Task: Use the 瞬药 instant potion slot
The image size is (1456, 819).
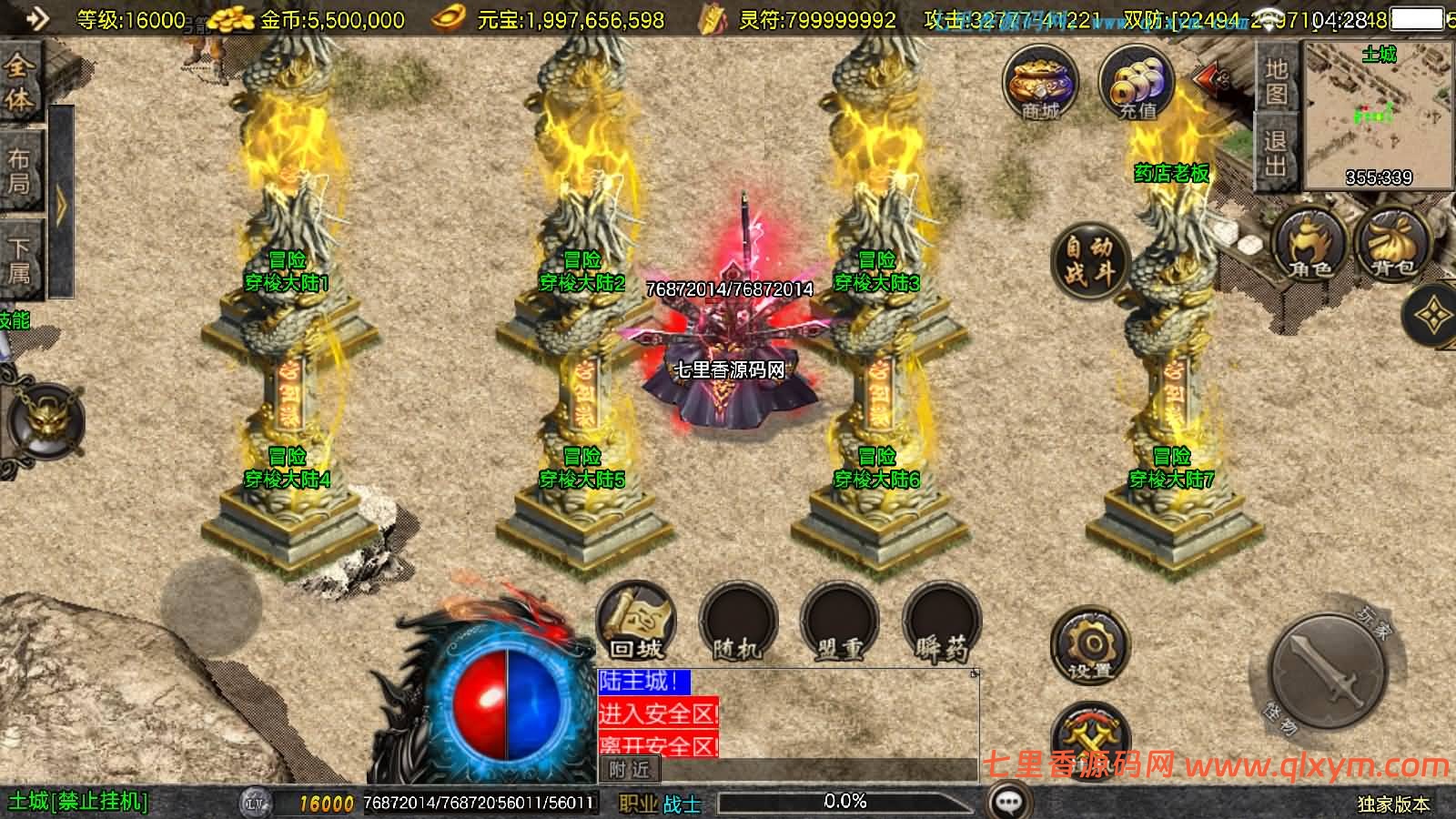Action: point(942,623)
